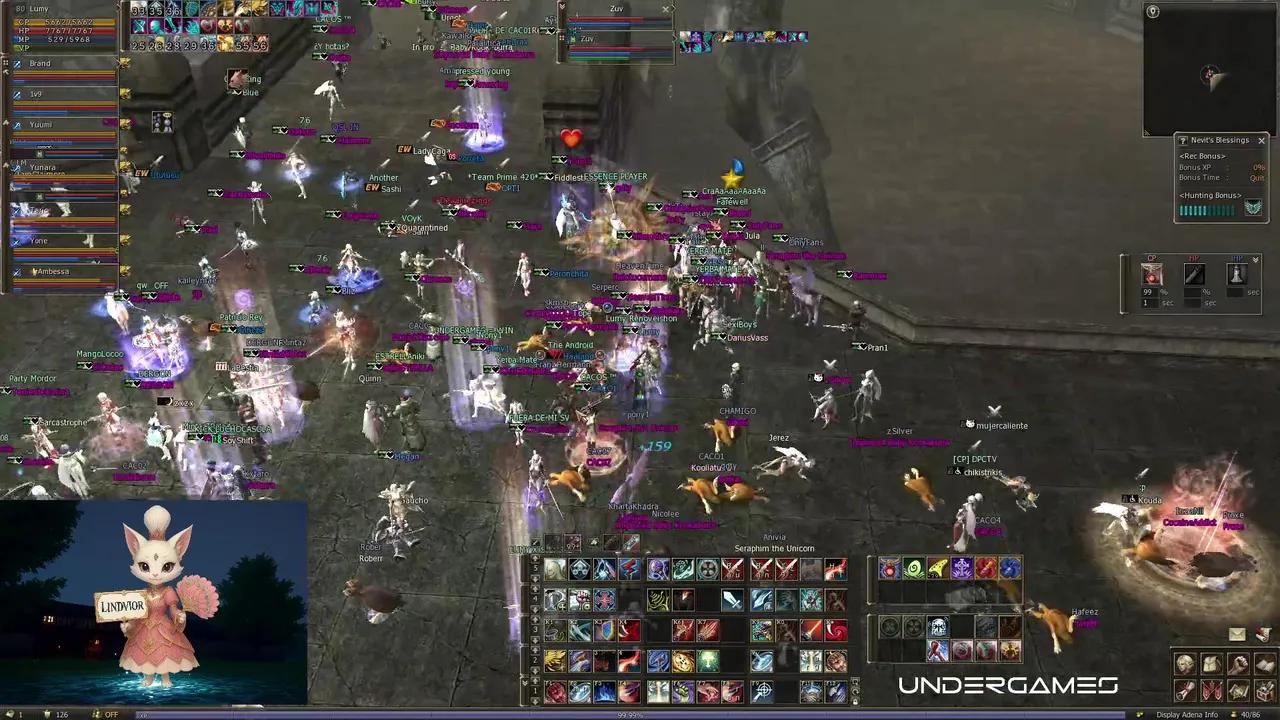Screen dimensions: 1280x720
Task: Select the sword attack skill in hotbar row 4
Action: tap(731, 601)
